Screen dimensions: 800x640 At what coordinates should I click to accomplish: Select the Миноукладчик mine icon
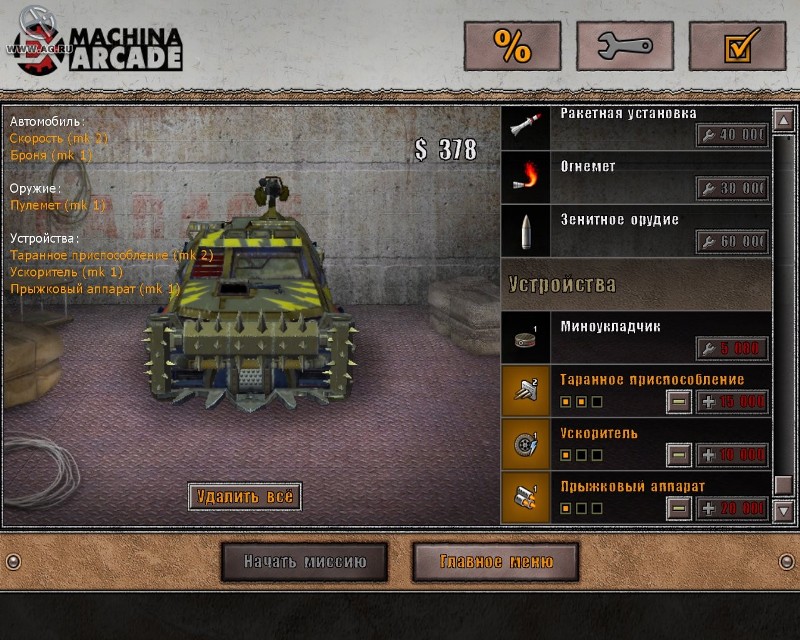[525, 337]
